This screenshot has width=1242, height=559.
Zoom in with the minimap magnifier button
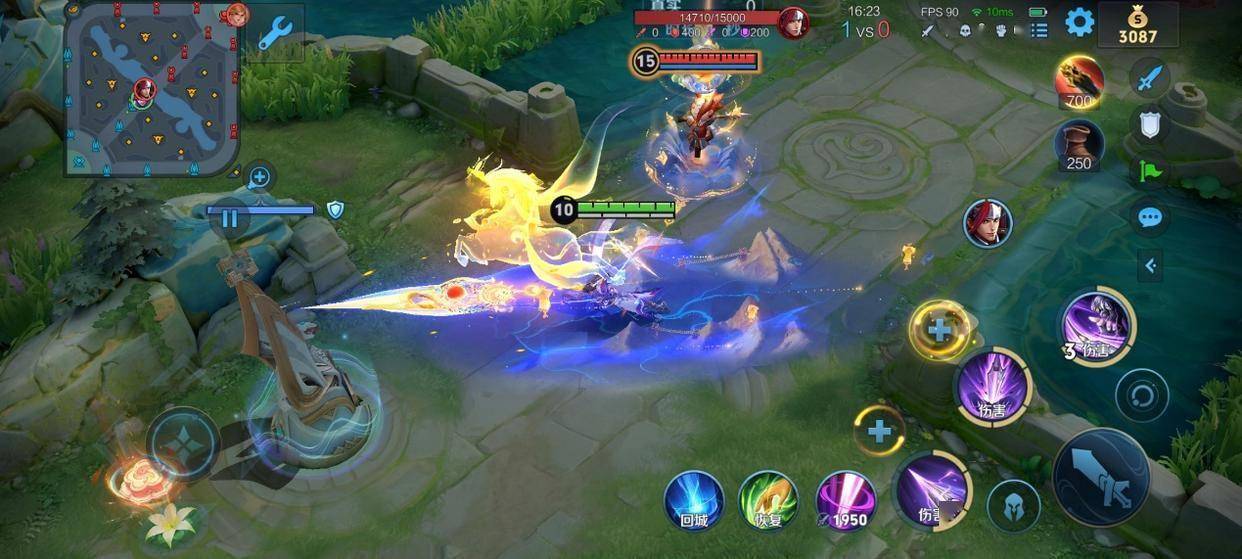coord(259,178)
